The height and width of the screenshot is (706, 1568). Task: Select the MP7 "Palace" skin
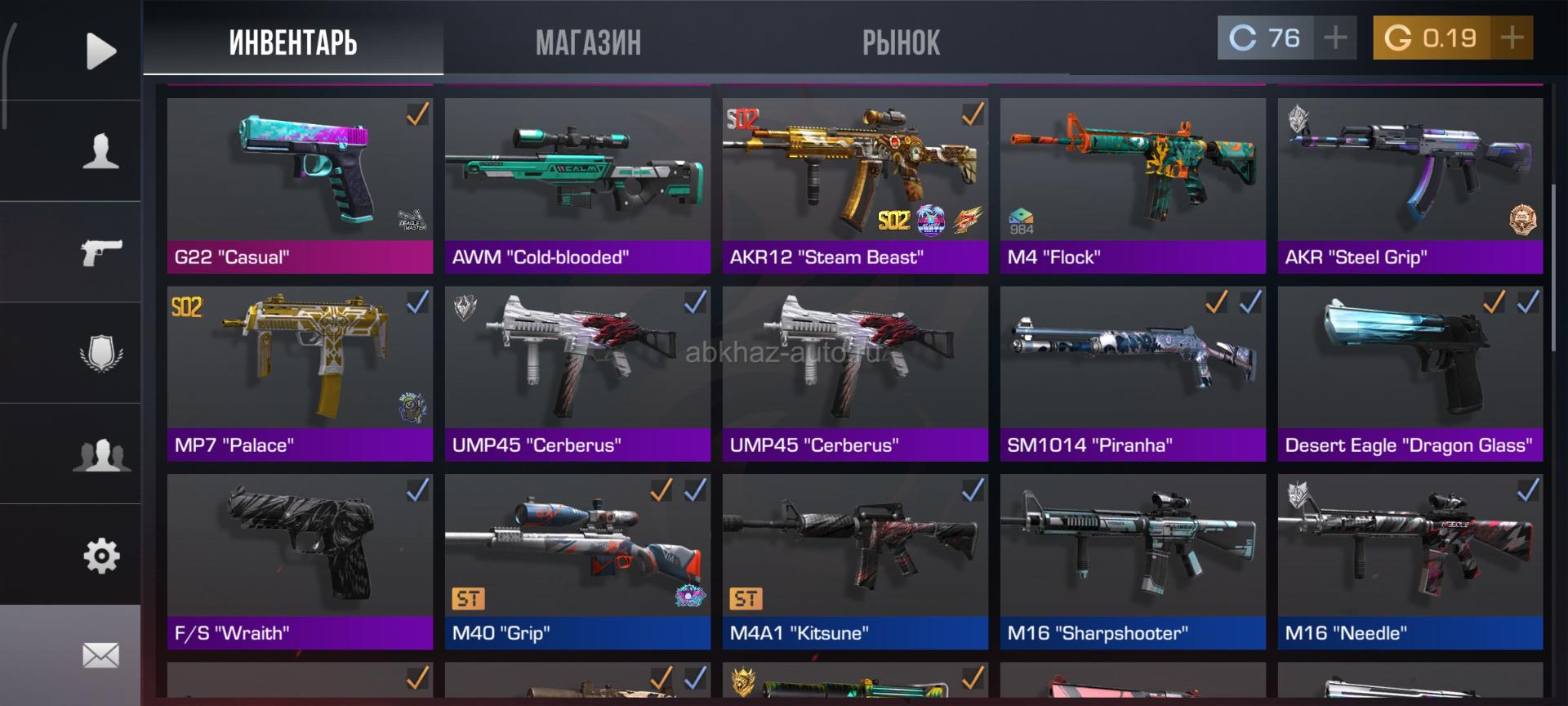click(300, 373)
